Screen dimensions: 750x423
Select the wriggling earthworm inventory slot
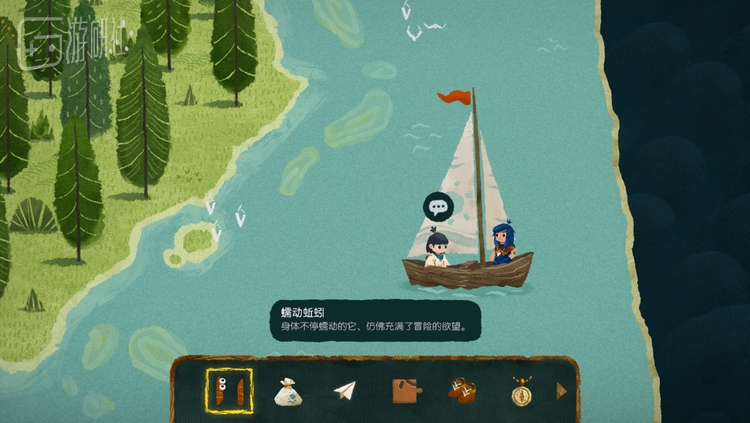(x=229, y=390)
